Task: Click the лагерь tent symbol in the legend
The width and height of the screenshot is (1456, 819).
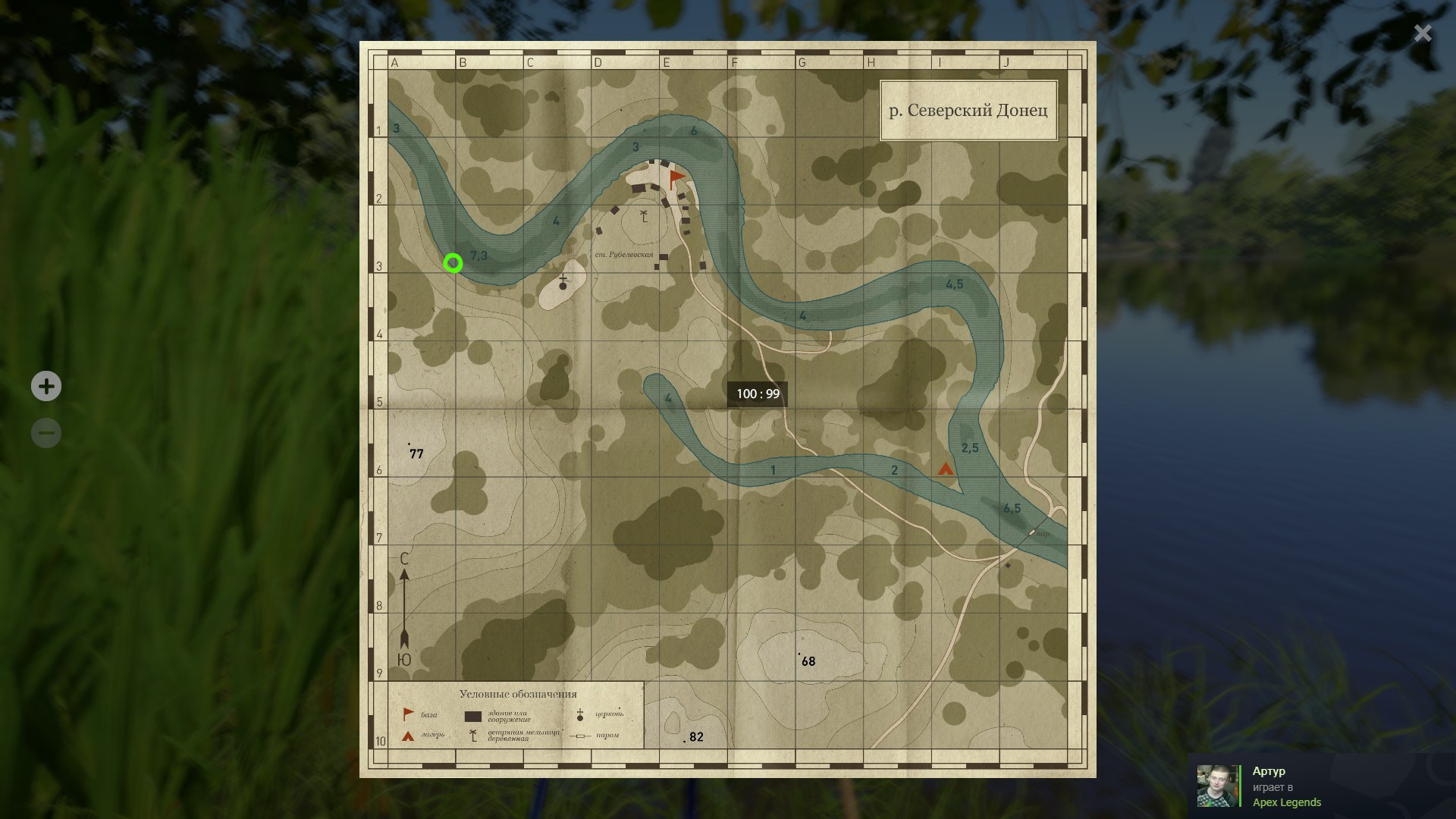Action: (407, 734)
